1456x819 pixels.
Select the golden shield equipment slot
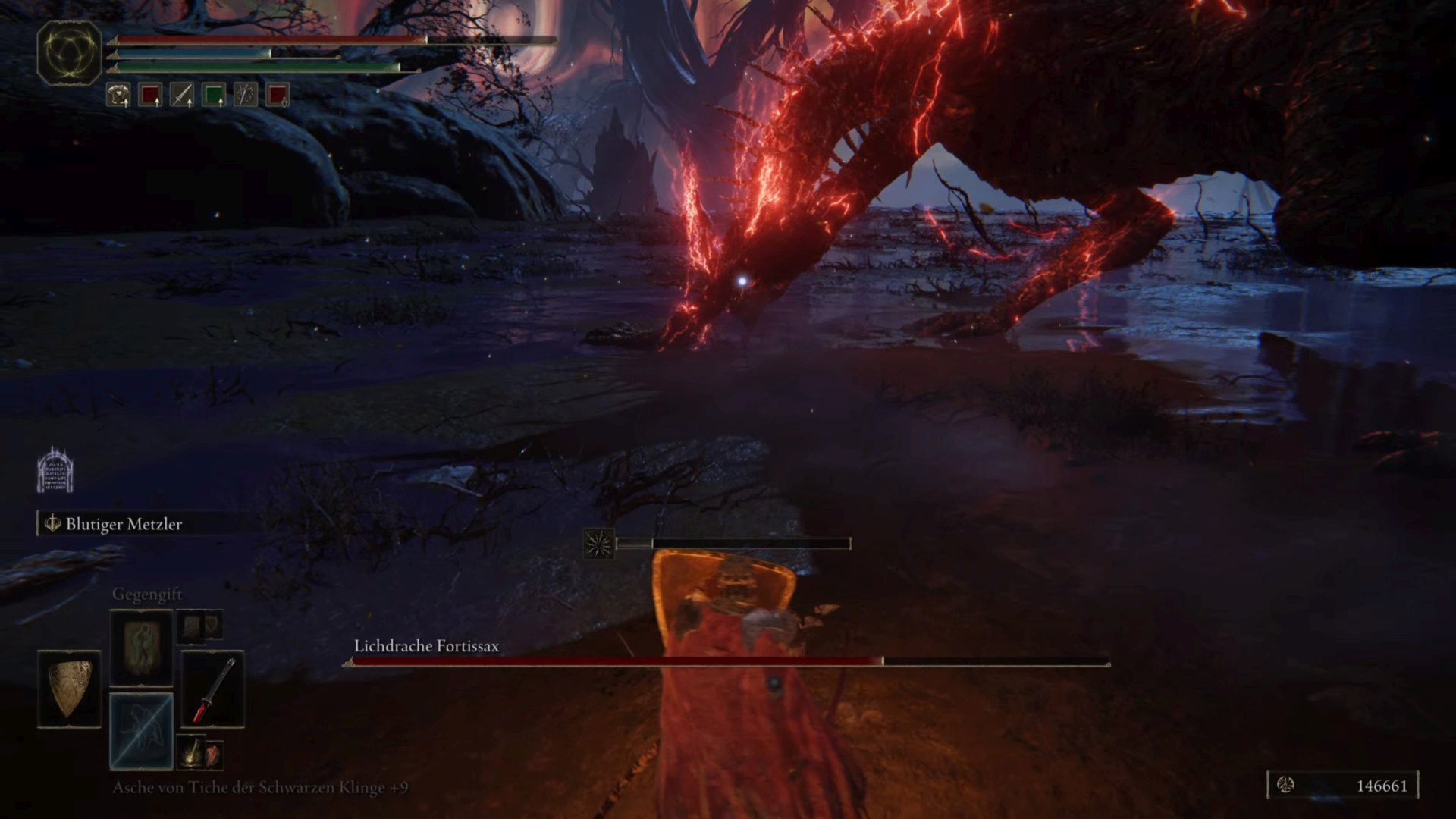point(69,689)
